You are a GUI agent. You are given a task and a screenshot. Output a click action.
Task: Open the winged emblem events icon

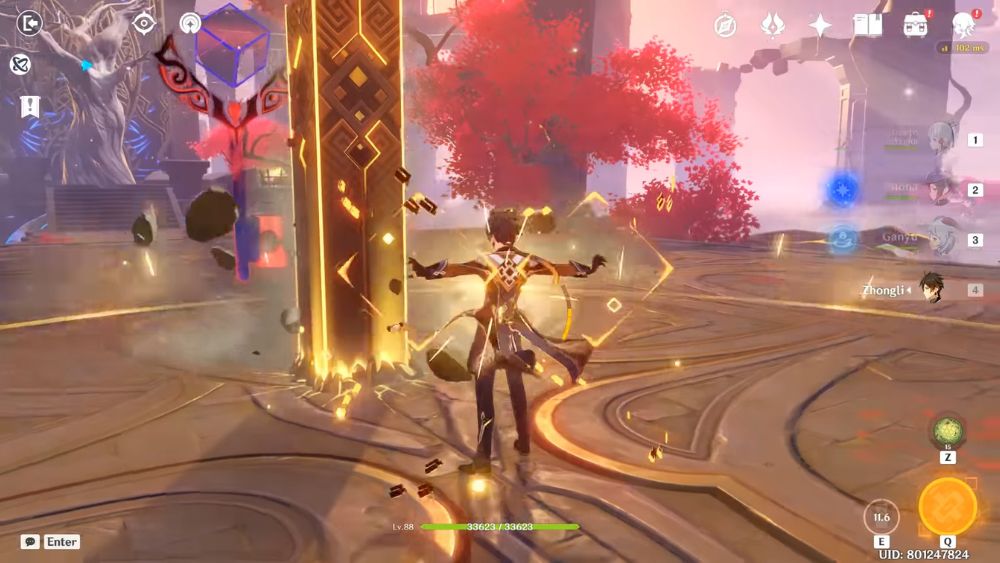coord(772,25)
